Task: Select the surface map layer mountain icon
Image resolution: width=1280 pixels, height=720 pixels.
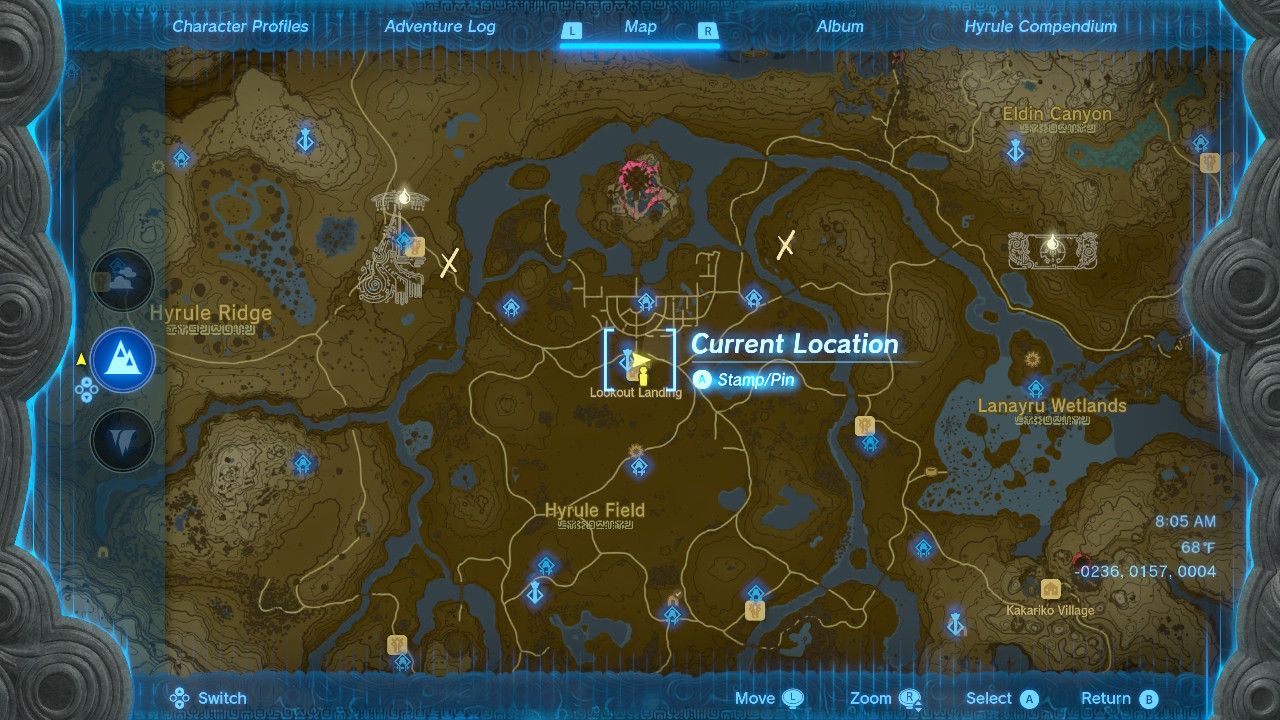Action: point(120,360)
